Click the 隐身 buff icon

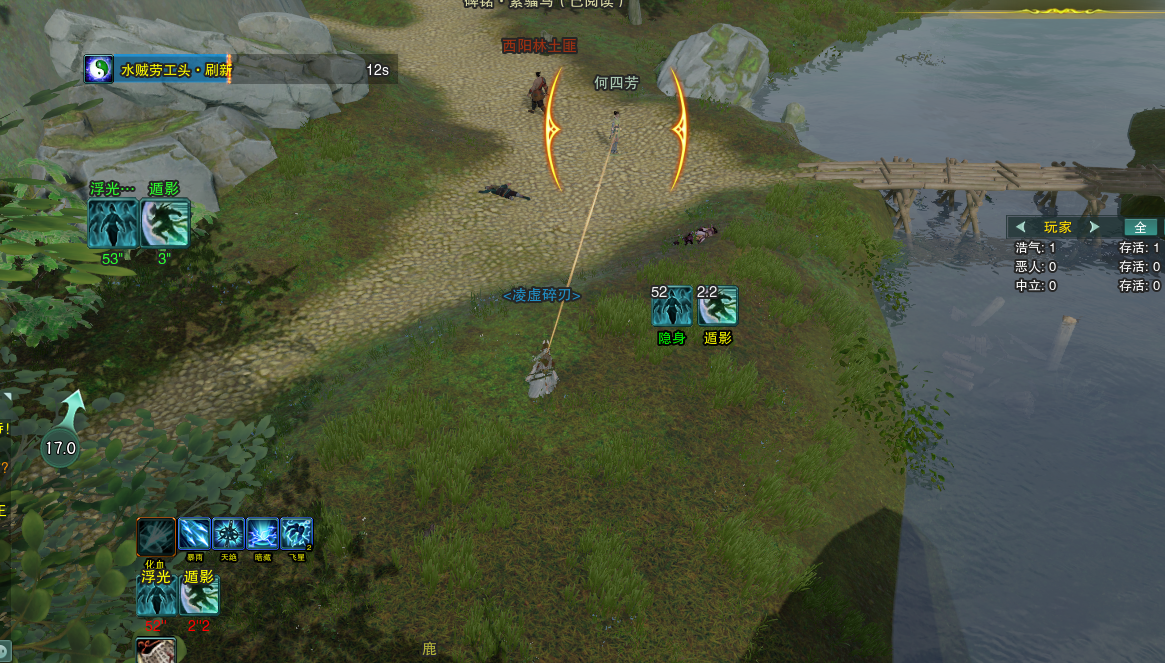point(671,306)
